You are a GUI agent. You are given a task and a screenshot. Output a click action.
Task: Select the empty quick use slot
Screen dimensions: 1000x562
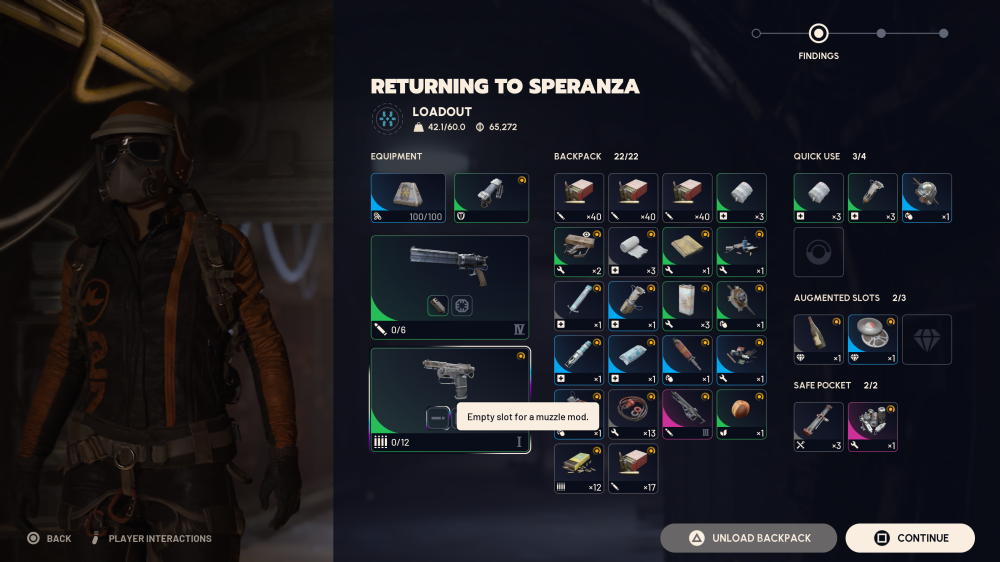point(818,252)
